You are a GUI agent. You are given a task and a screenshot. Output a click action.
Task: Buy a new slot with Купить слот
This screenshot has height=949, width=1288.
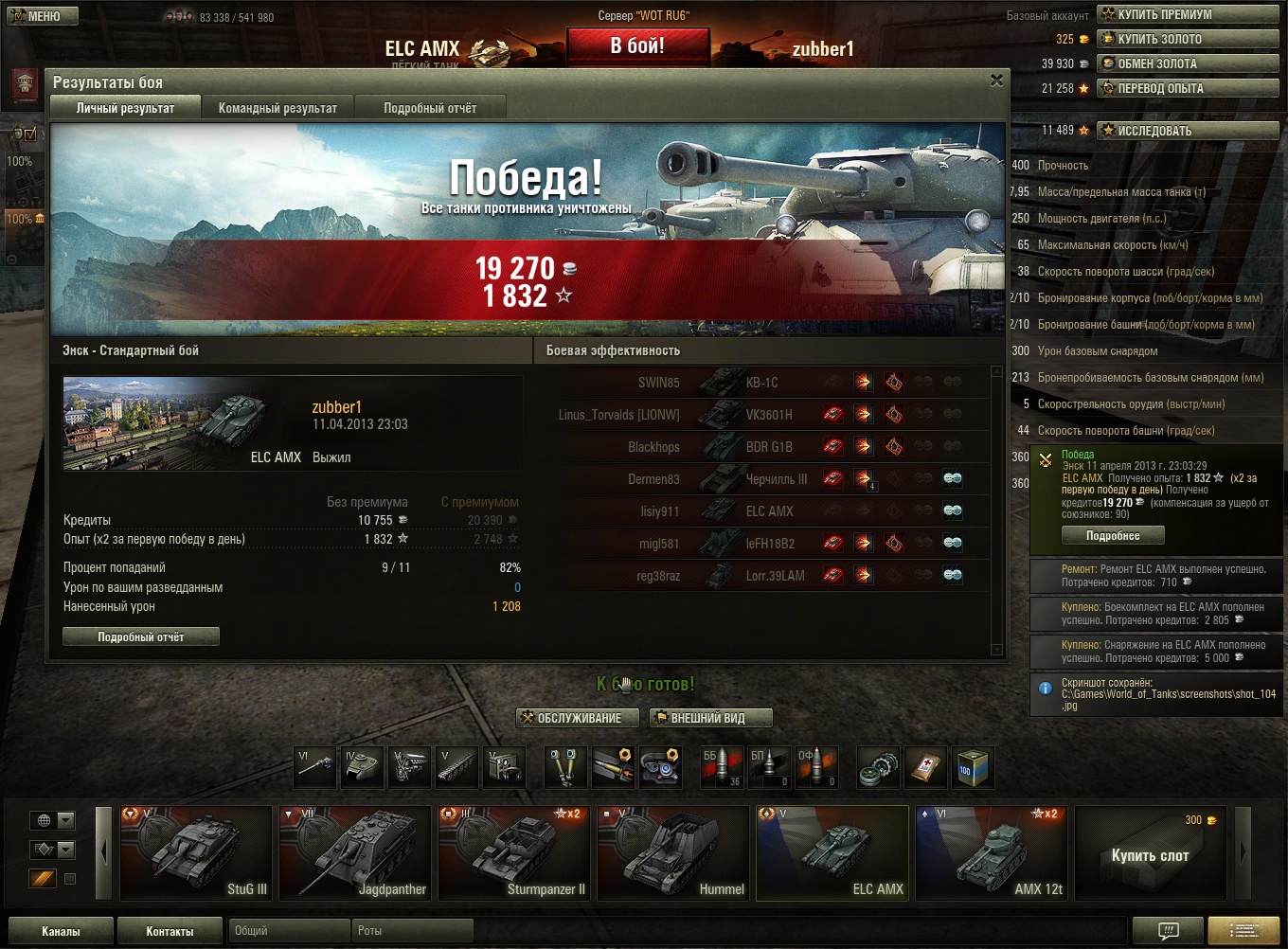click(x=1150, y=855)
